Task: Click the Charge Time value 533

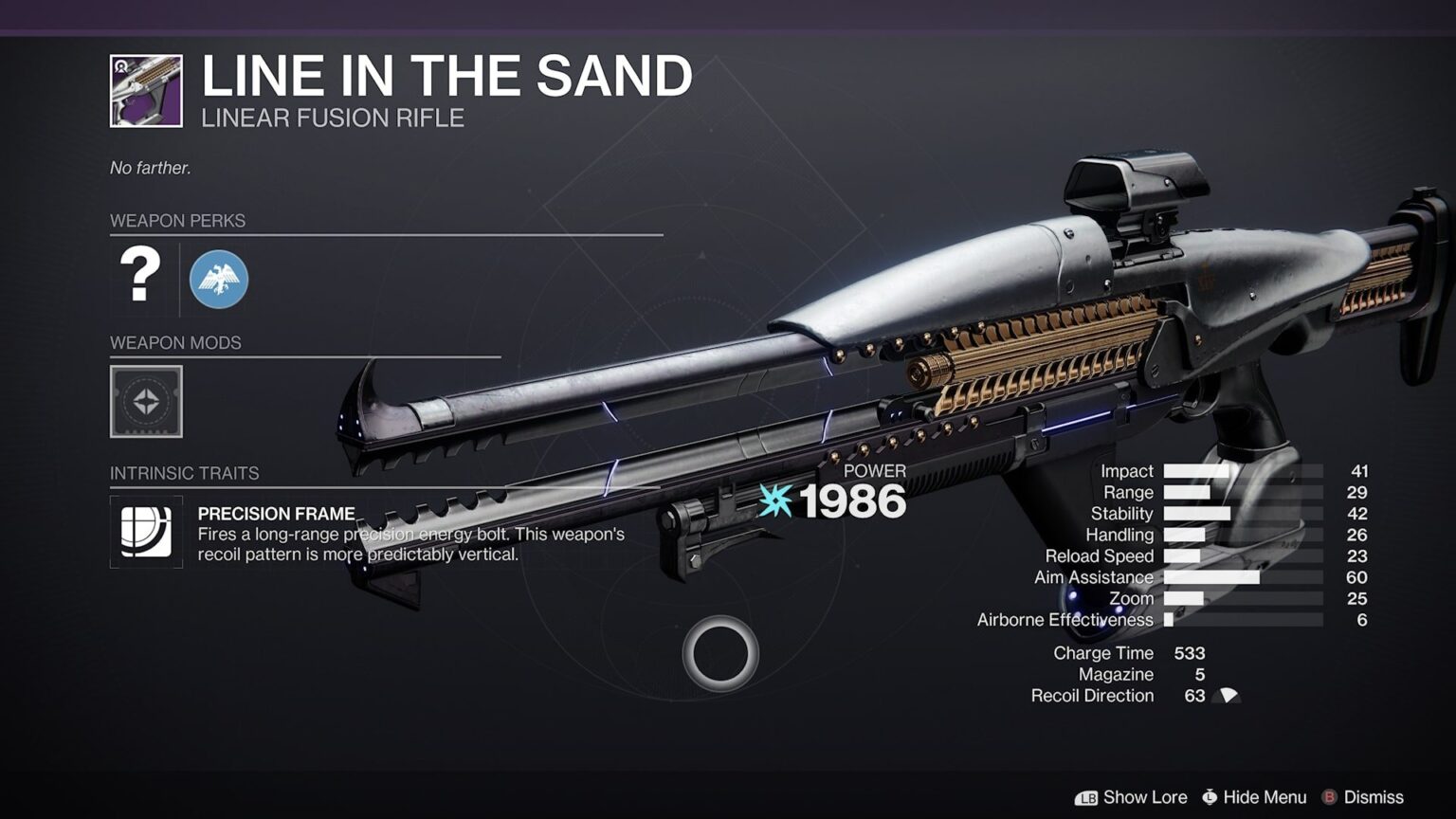Action: click(x=1191, y=653)
